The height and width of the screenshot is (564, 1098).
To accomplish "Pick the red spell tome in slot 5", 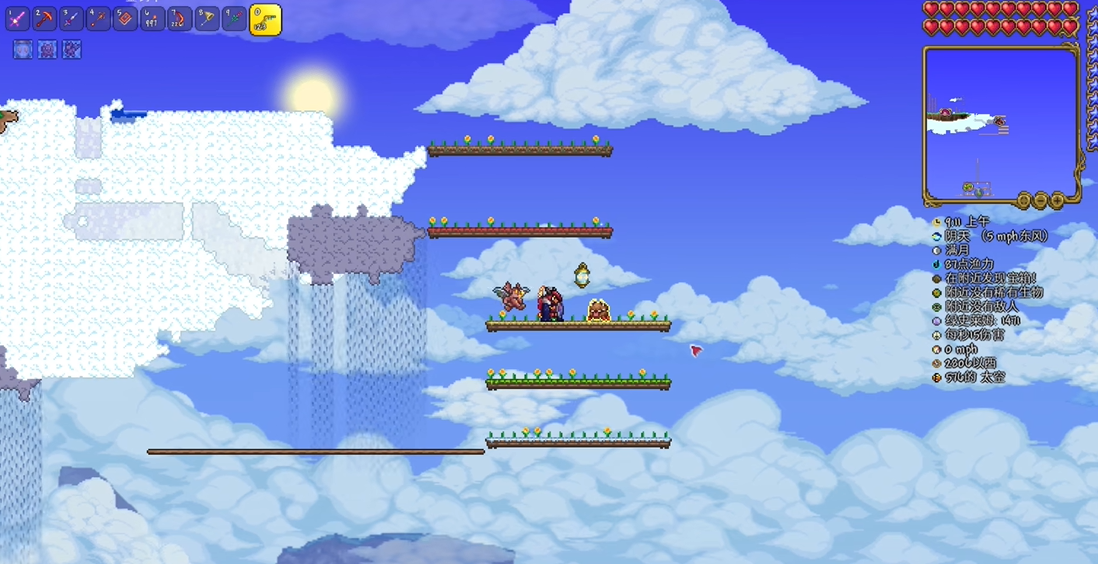I will (x=126, y=18).
